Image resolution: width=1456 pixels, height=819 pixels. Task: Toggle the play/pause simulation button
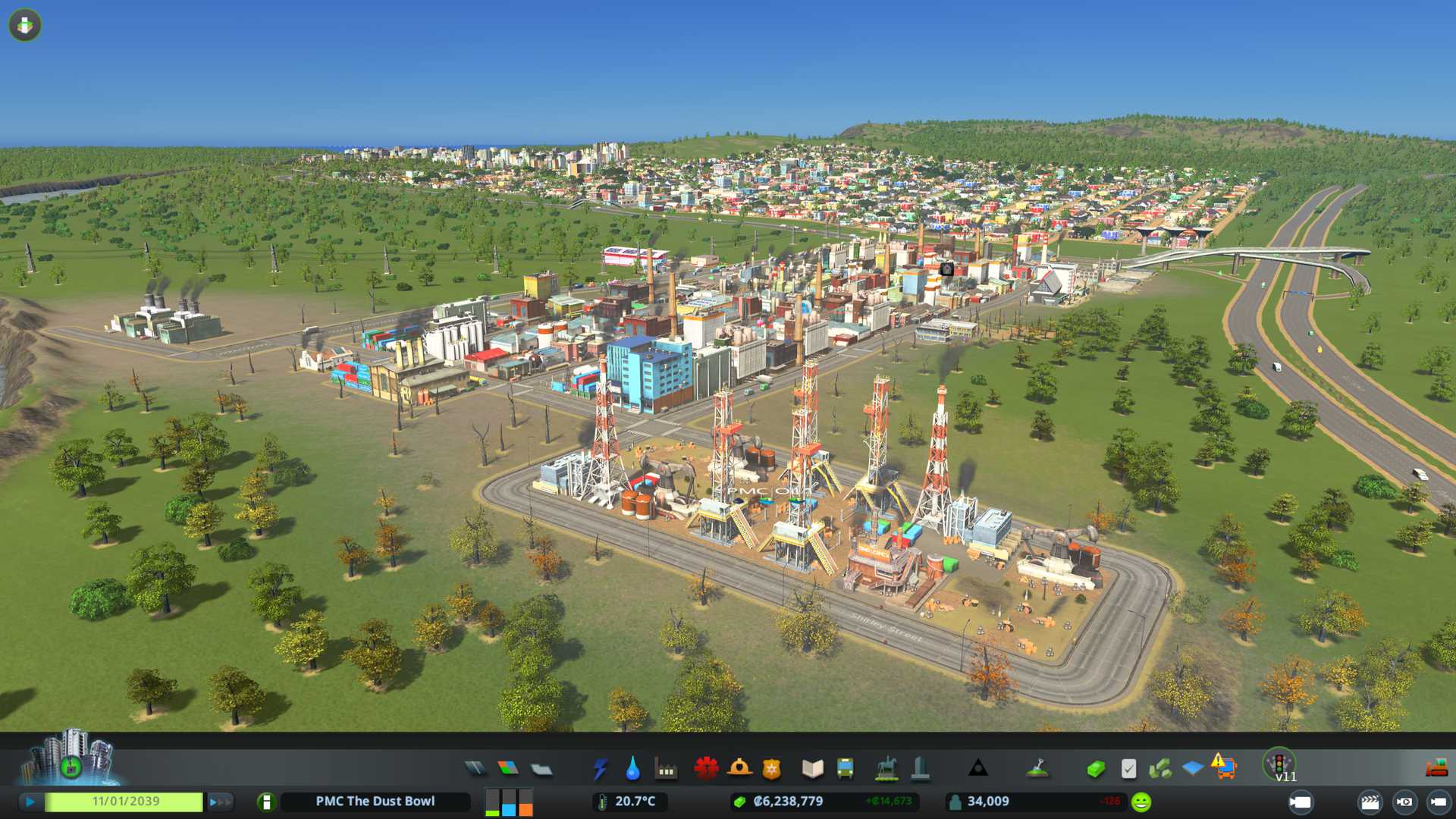(30, 802)
